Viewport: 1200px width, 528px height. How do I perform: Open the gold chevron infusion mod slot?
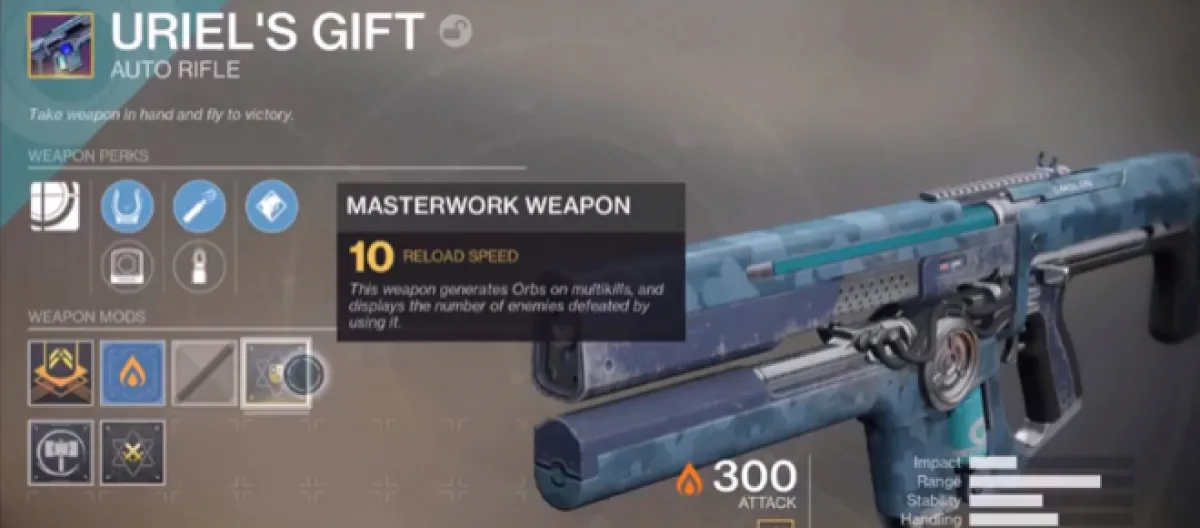(61, 373)
